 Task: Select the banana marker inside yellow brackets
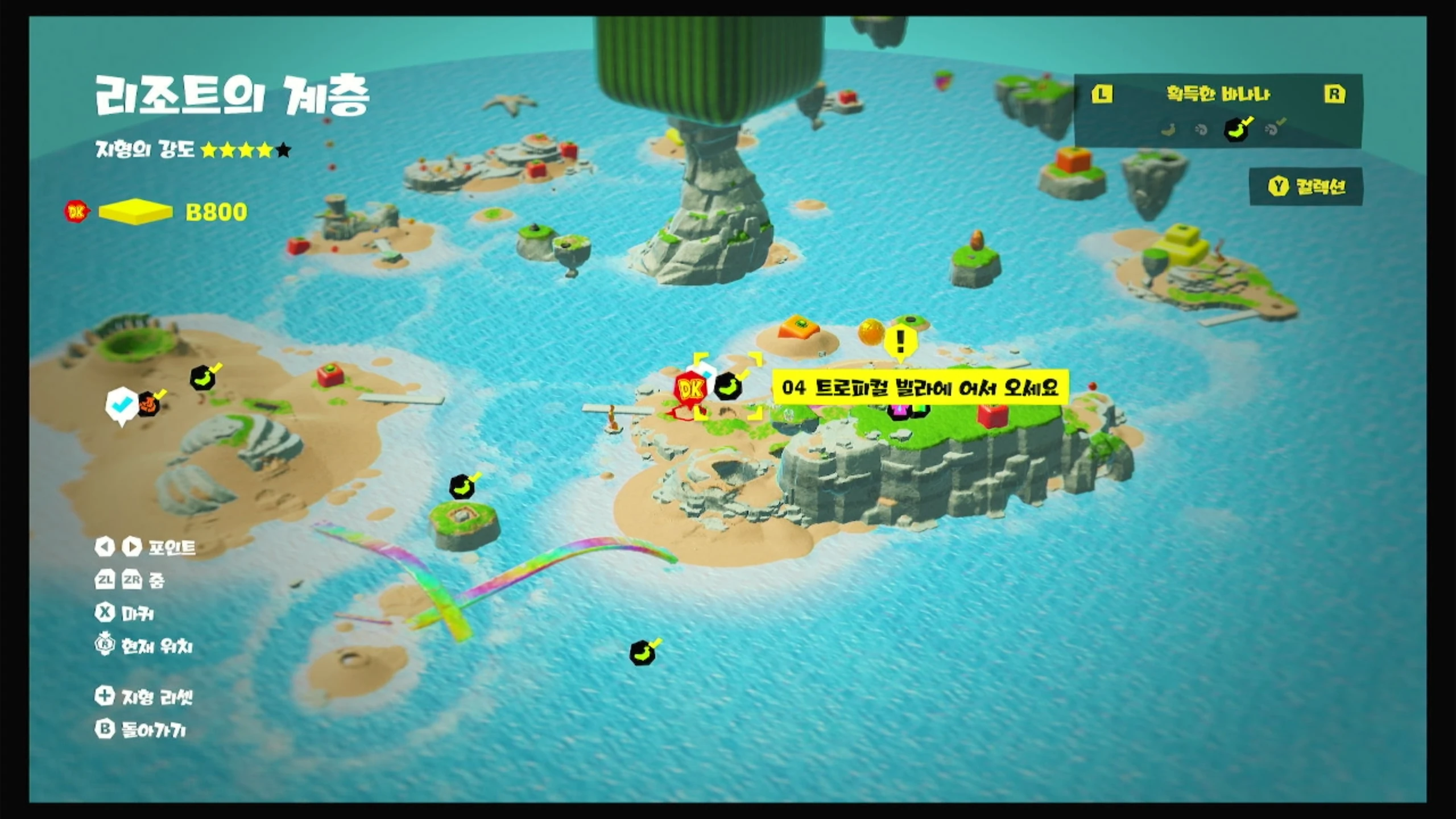click(729, 386)
